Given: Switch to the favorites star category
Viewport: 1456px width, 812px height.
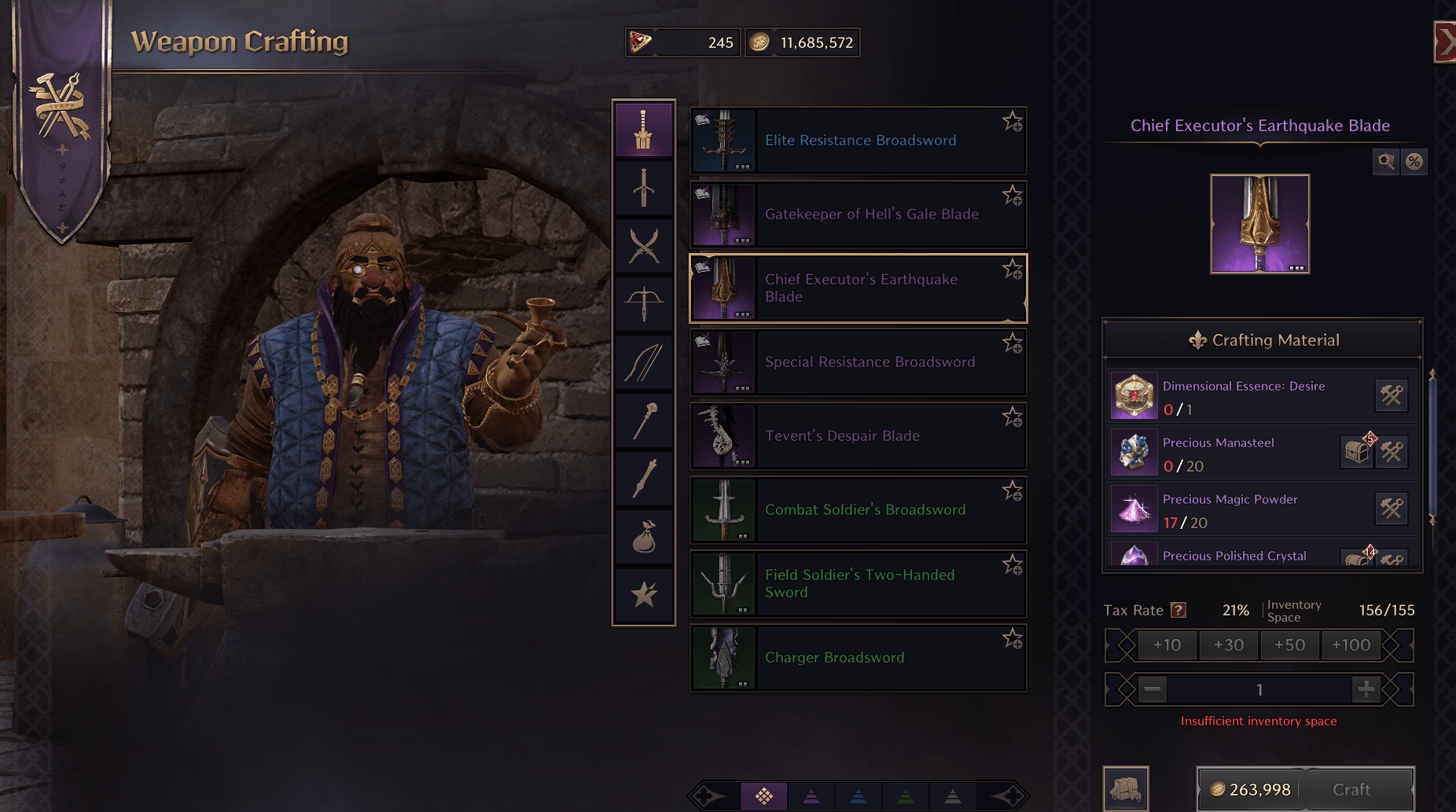Looking at the screenshot, I should tap(644, 595).
